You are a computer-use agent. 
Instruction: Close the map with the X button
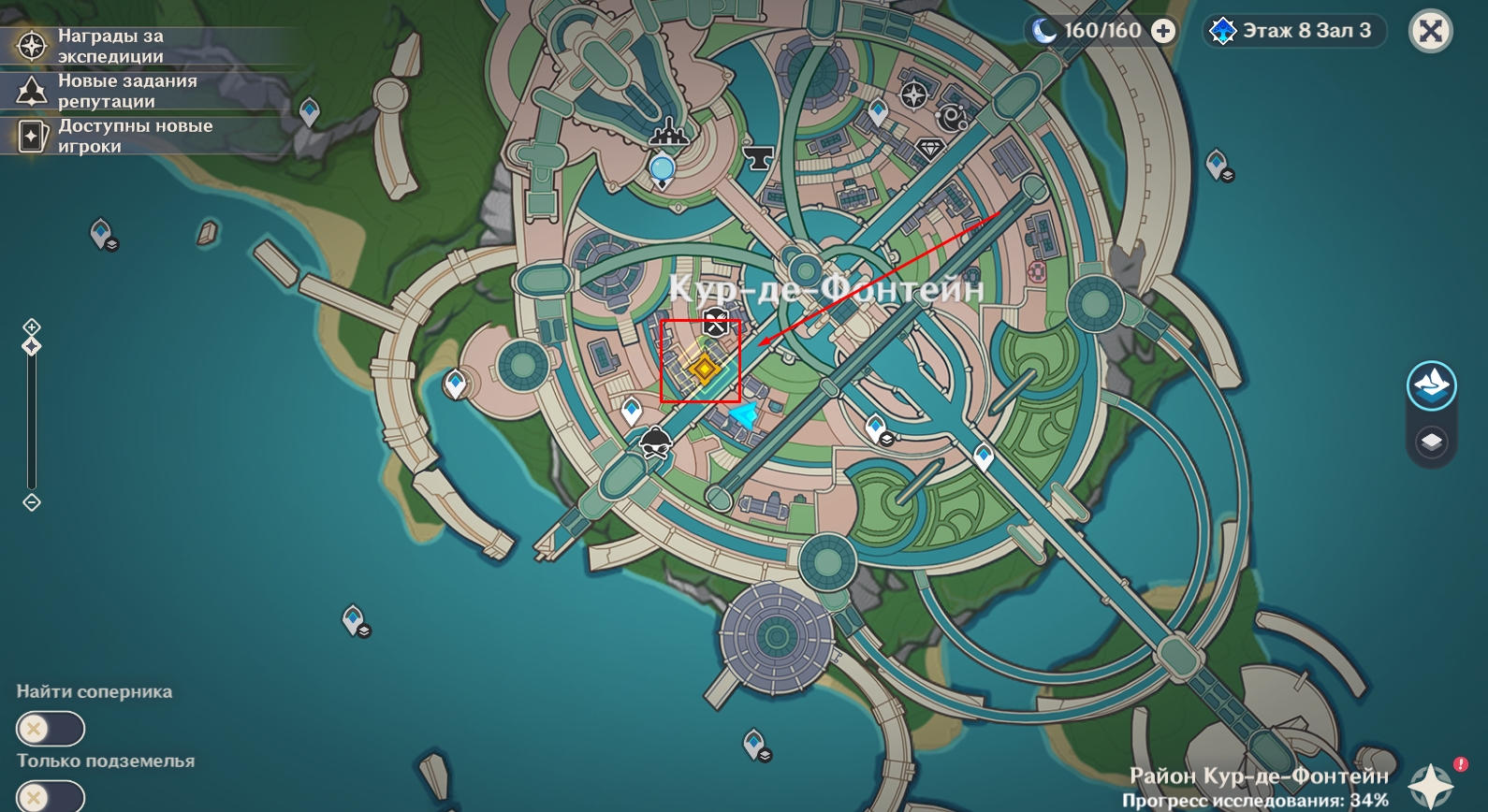click(1430, 32)
